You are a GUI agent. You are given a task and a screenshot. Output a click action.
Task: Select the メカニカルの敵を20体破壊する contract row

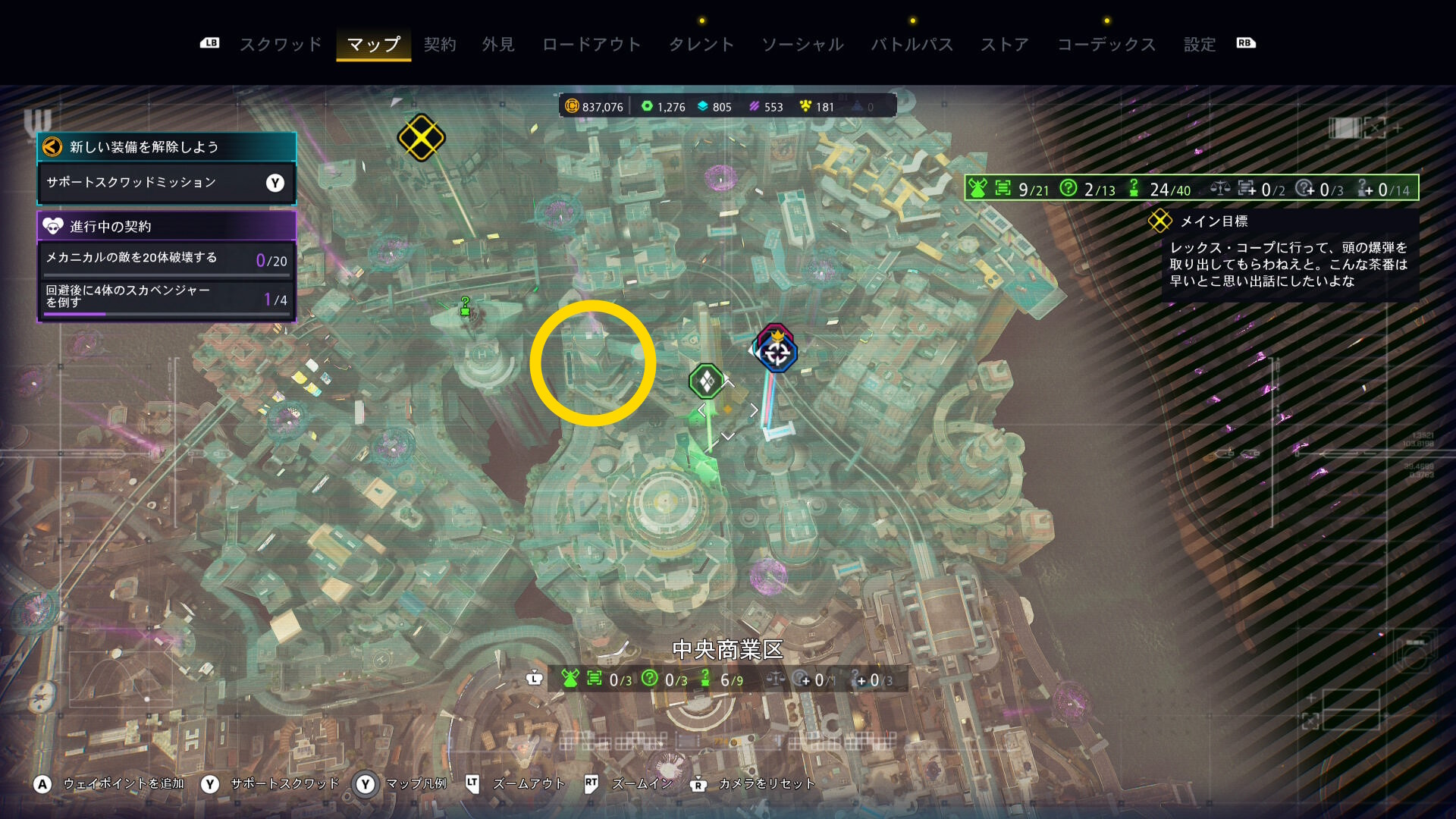pos(166,259)
